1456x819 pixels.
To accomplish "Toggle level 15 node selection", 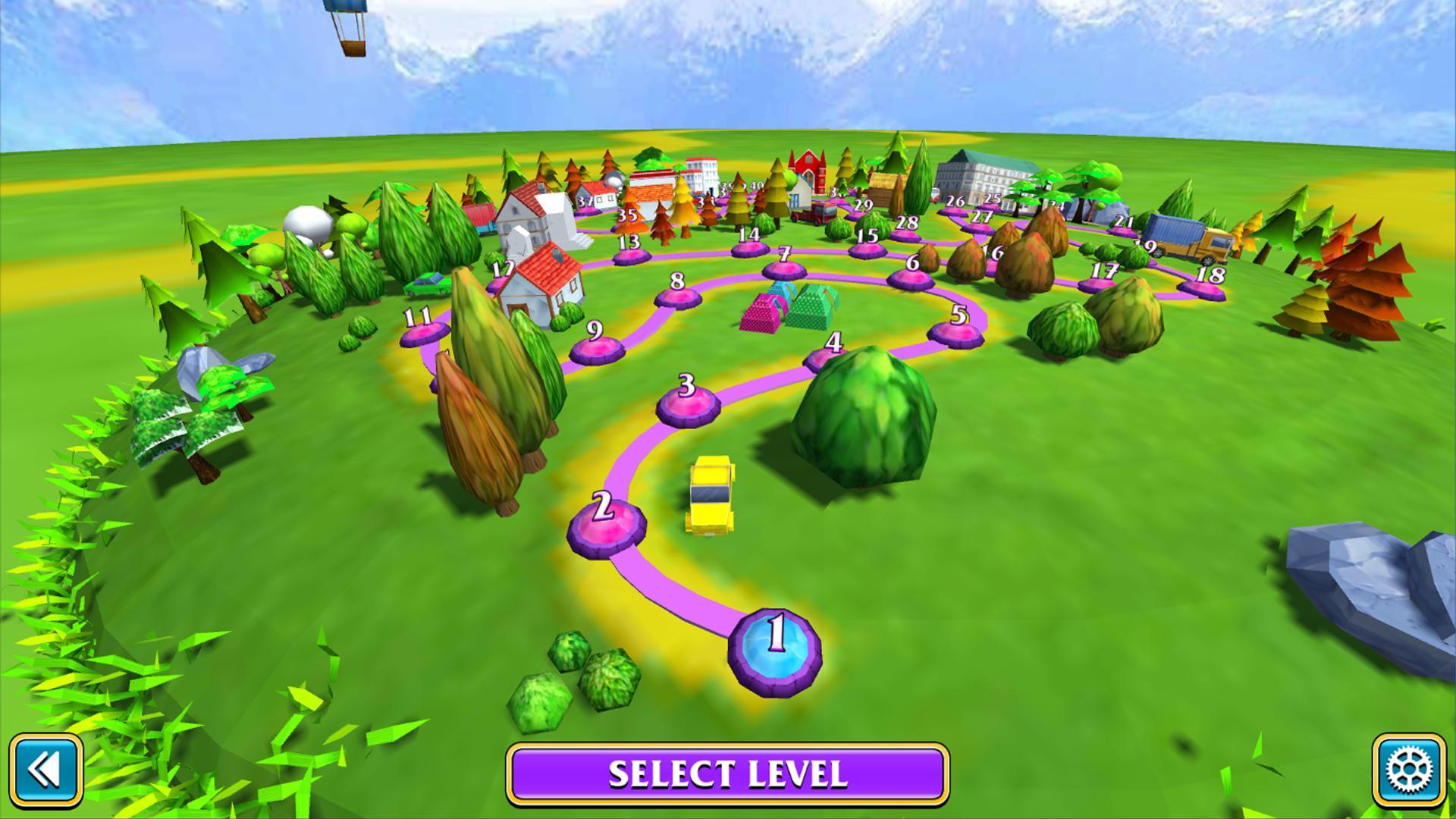I will (867, 250).
